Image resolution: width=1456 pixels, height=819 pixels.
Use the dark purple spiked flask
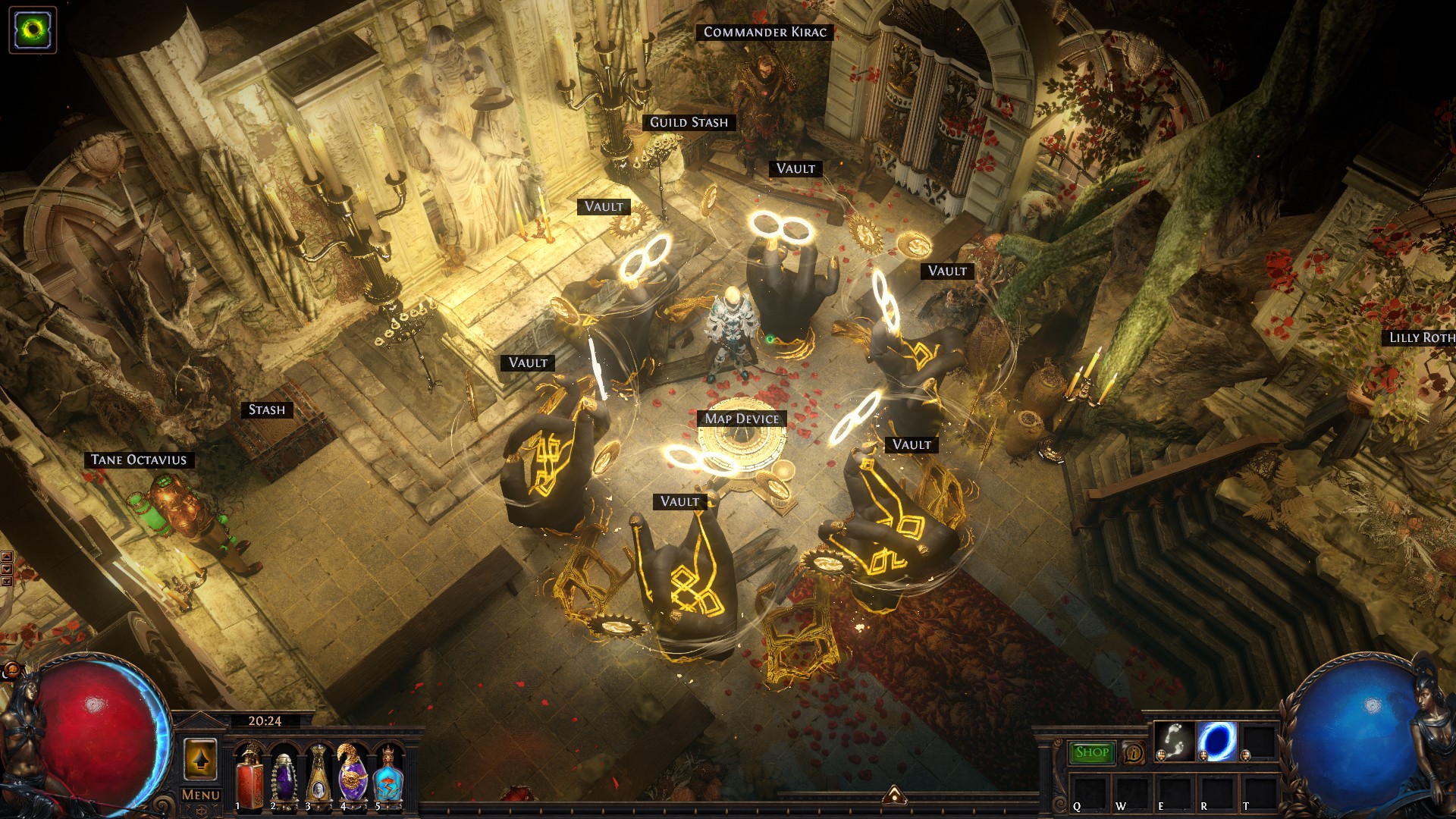point(284,776)
